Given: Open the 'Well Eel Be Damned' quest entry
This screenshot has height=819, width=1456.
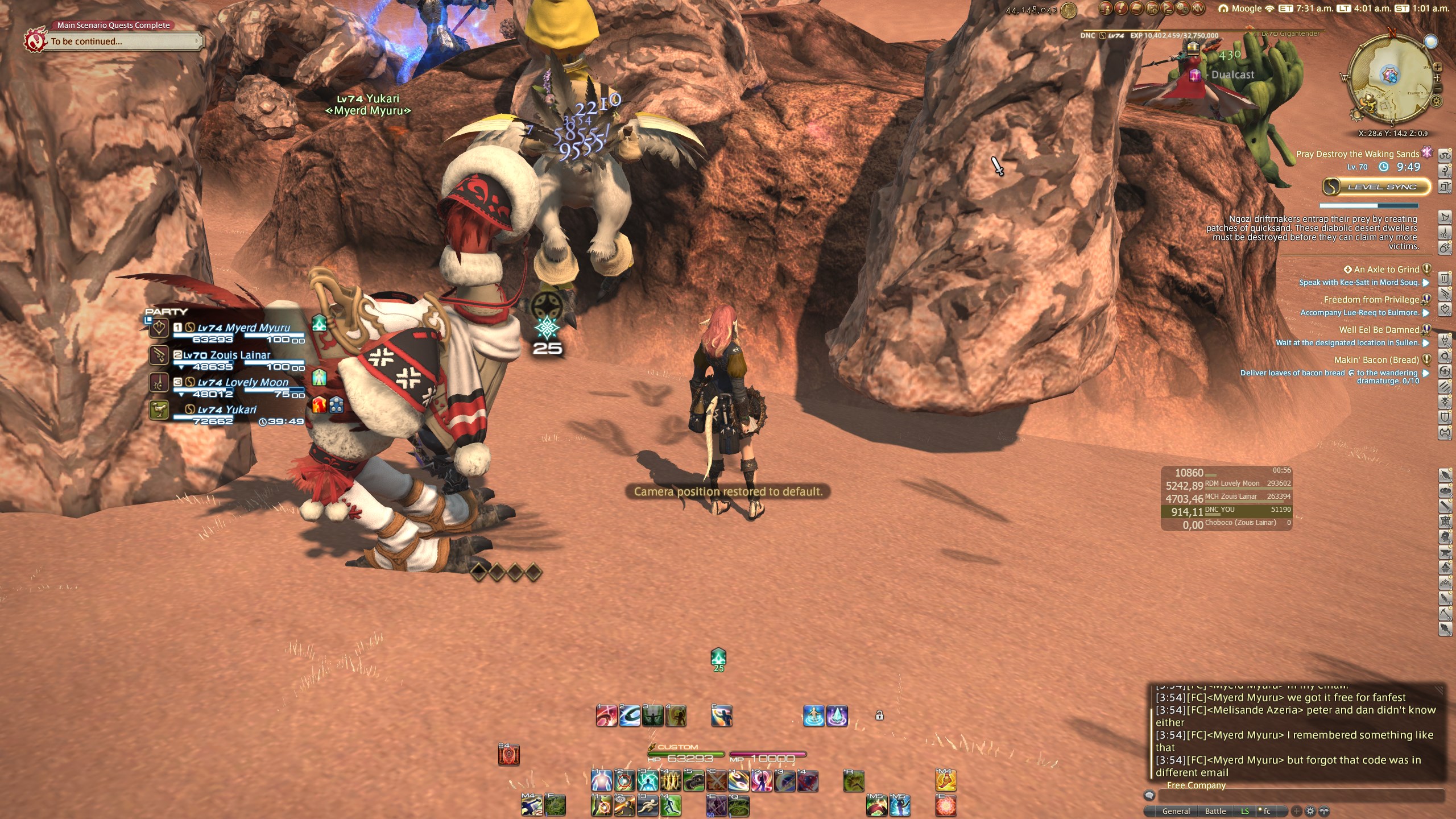Looking at the screenshot, I should (x=1379, y=330).
